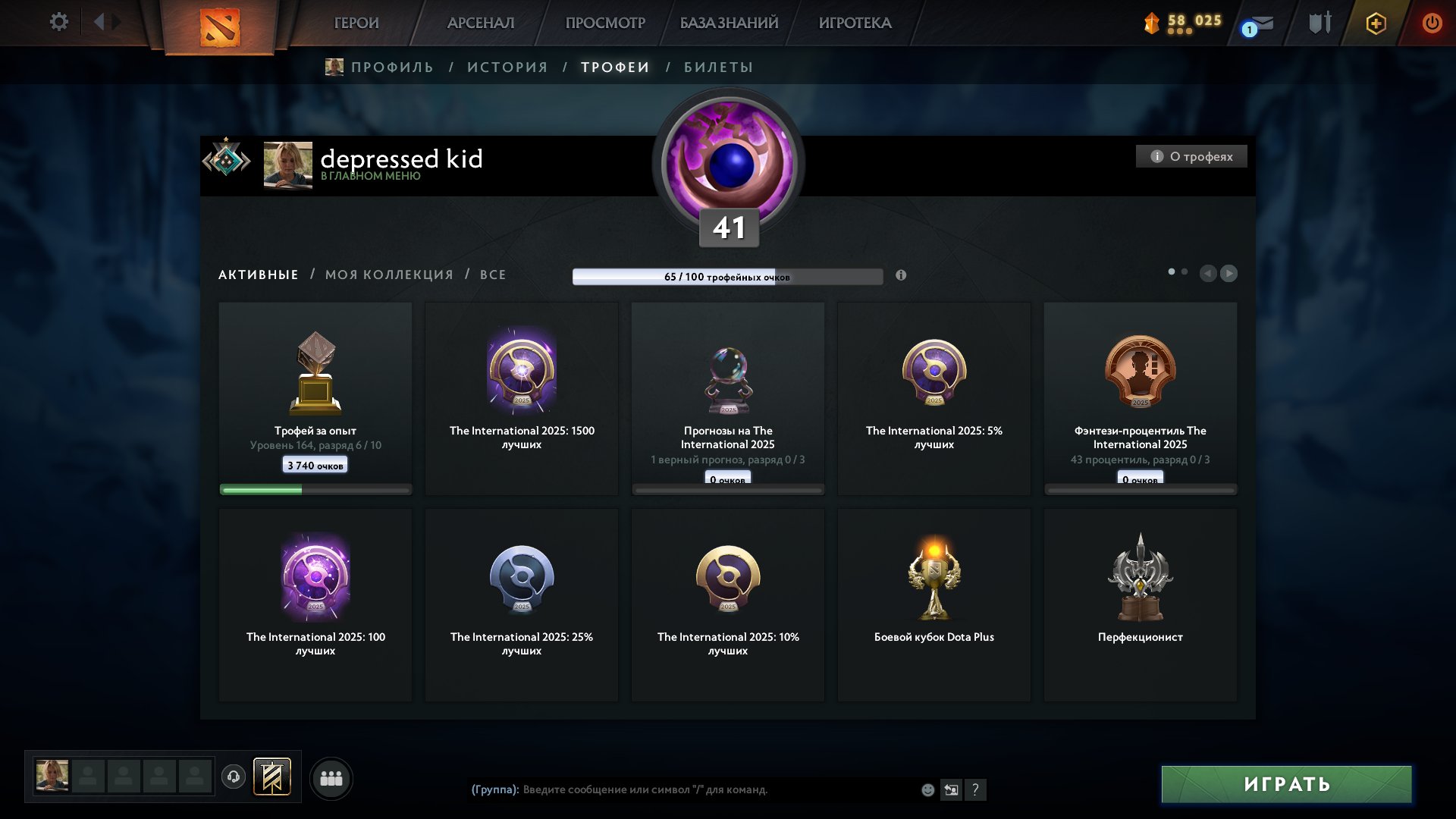1456x819 pixels.
Task: Choose the Боевой кубок Dota Plus trophy
Action: (934, 604)
